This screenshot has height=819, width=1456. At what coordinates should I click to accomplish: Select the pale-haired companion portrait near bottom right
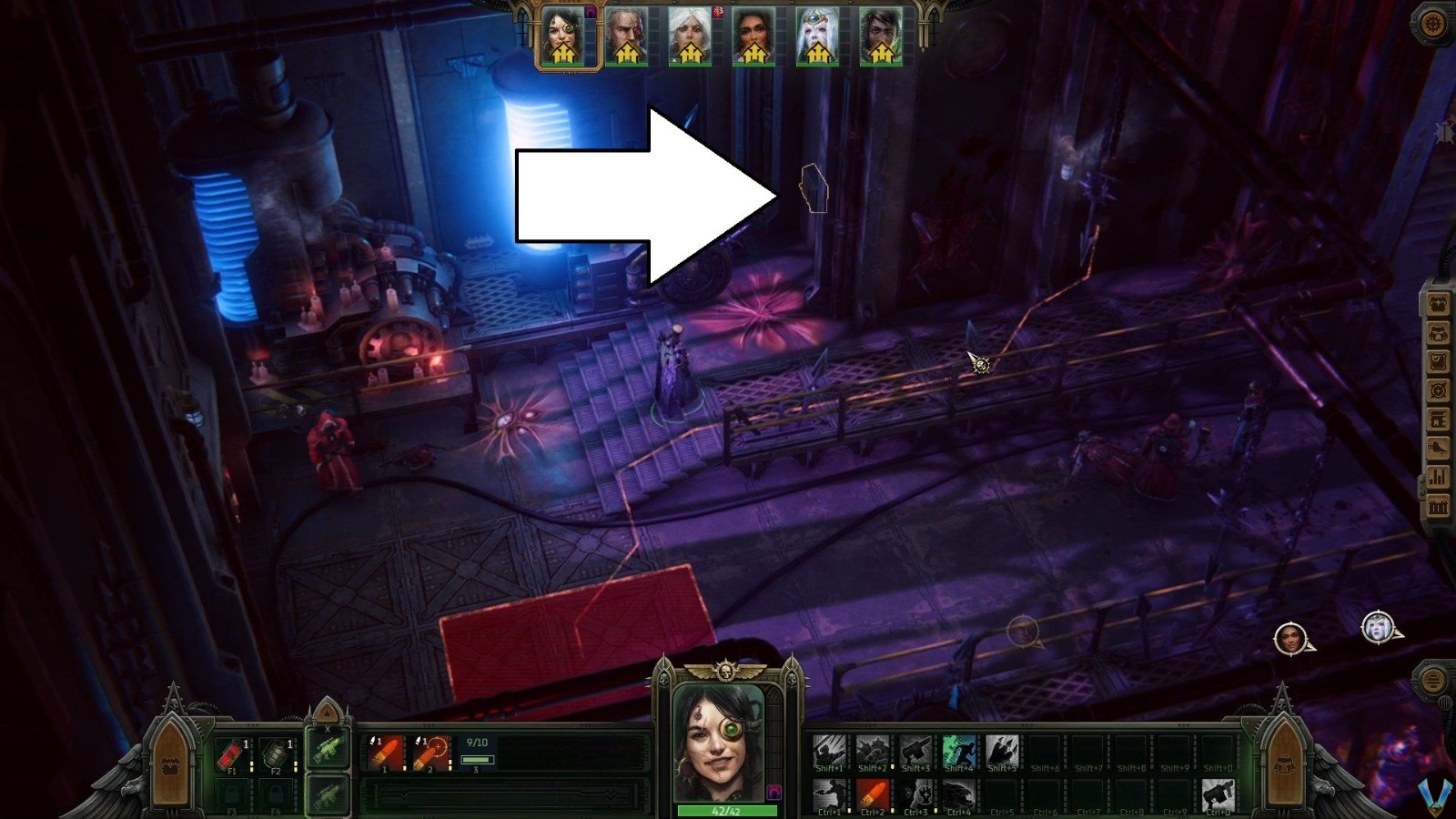click(x=1377, y=628)
